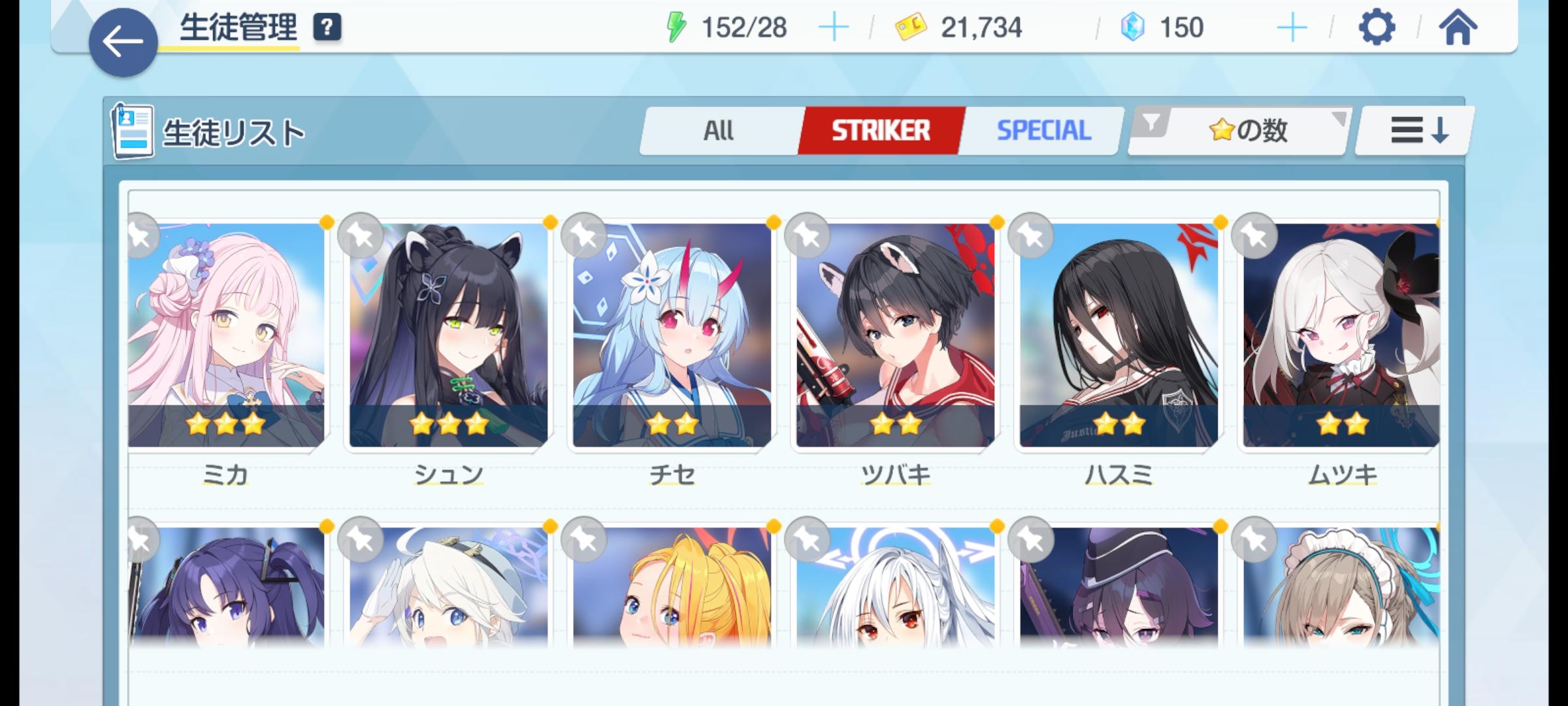Click the credits card currency icon
The image size is (1568, 706).
(x=908, y=27)
